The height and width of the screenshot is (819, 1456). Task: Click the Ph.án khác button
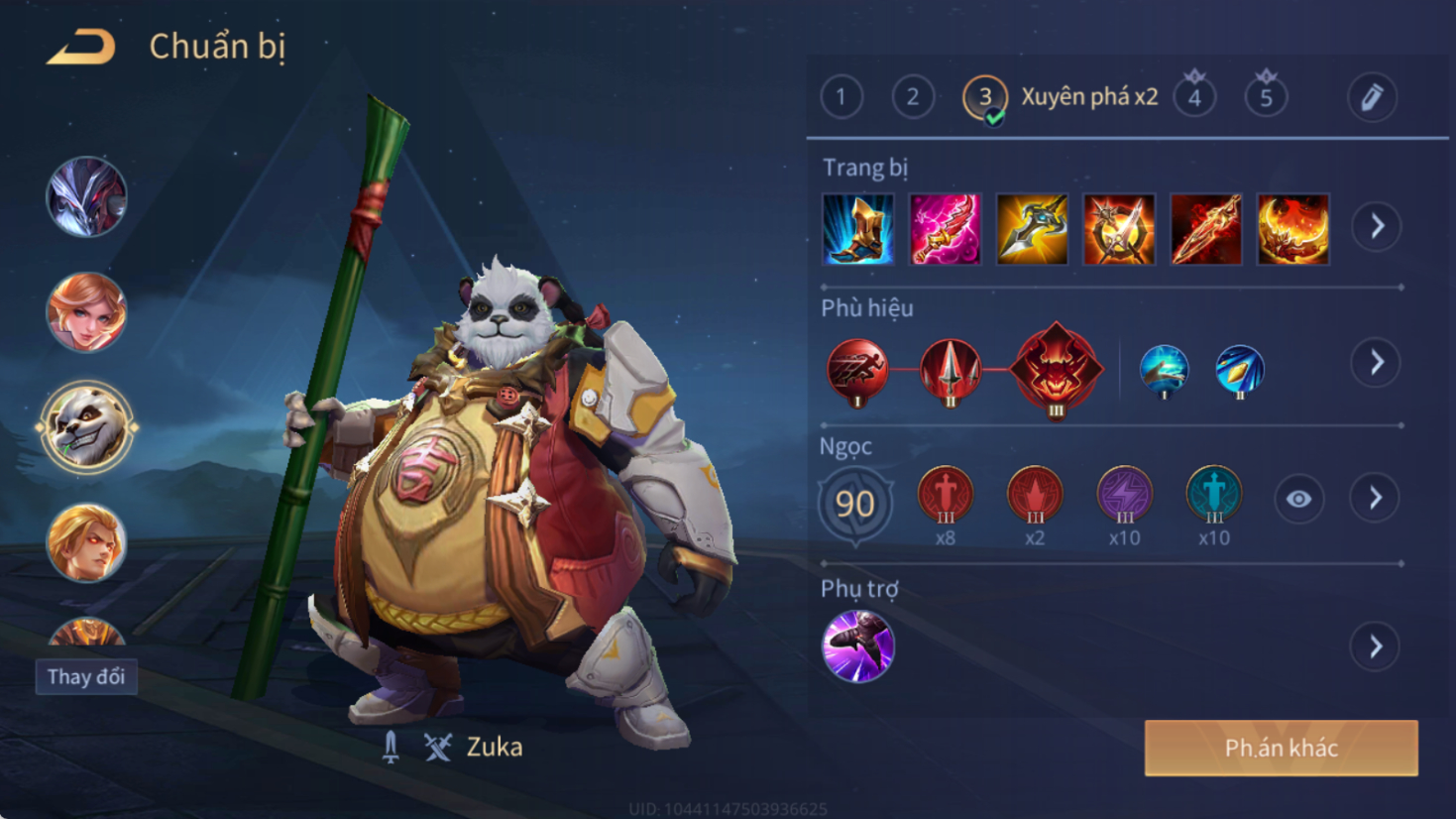pos(1281,748)
